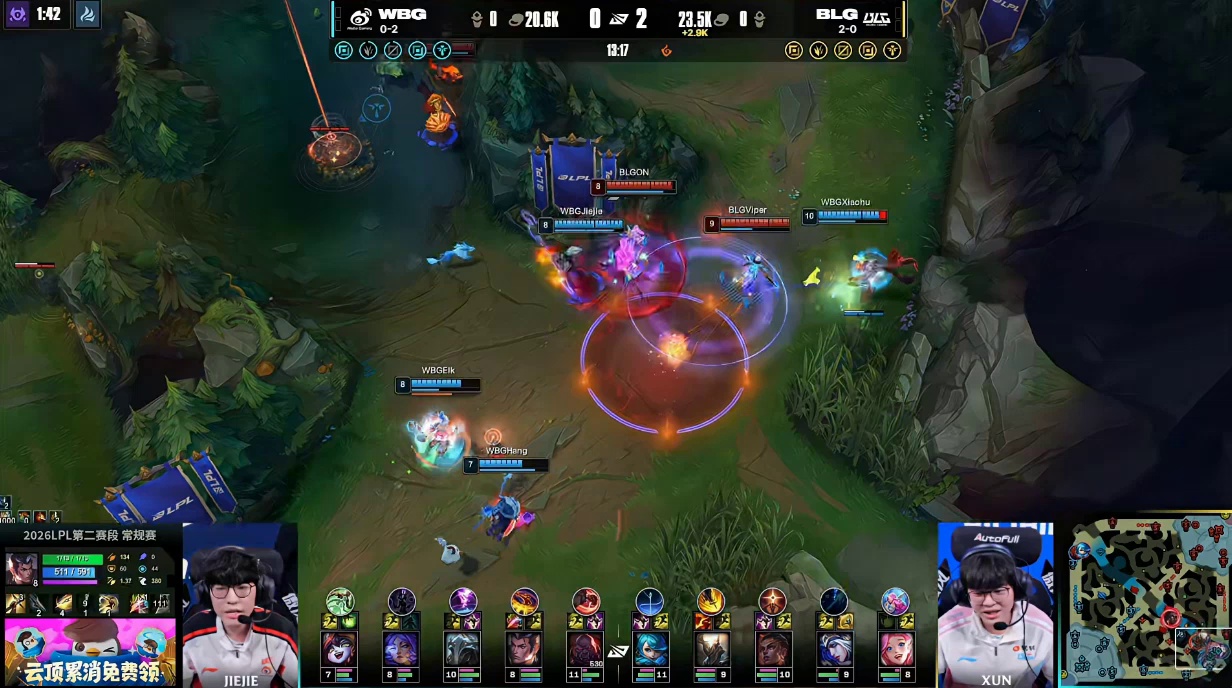Select the pink-haired champion portrait
The image size is (1232, 688).
[896, 649]
